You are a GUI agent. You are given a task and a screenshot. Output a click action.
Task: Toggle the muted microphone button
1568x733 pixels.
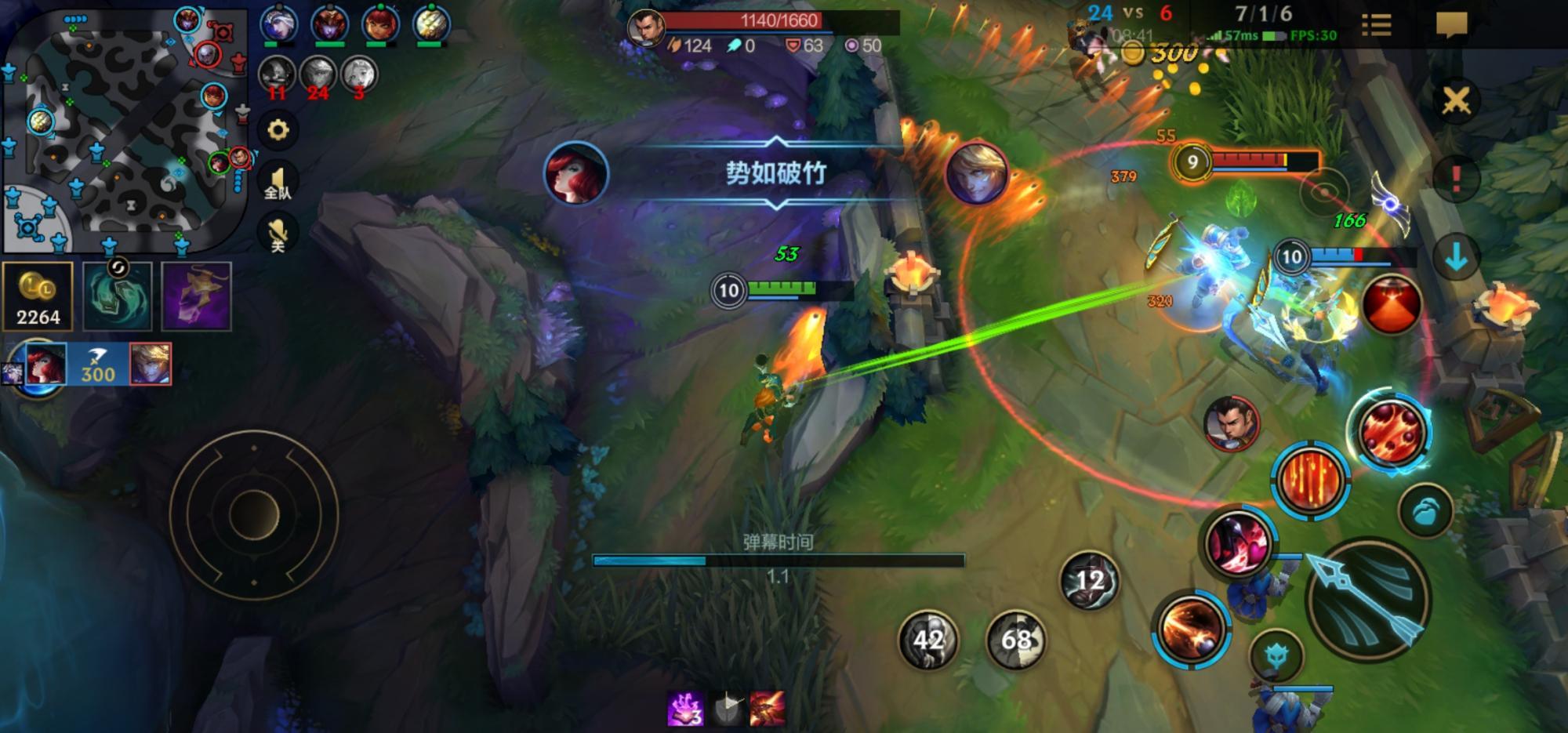click(278, 234)
